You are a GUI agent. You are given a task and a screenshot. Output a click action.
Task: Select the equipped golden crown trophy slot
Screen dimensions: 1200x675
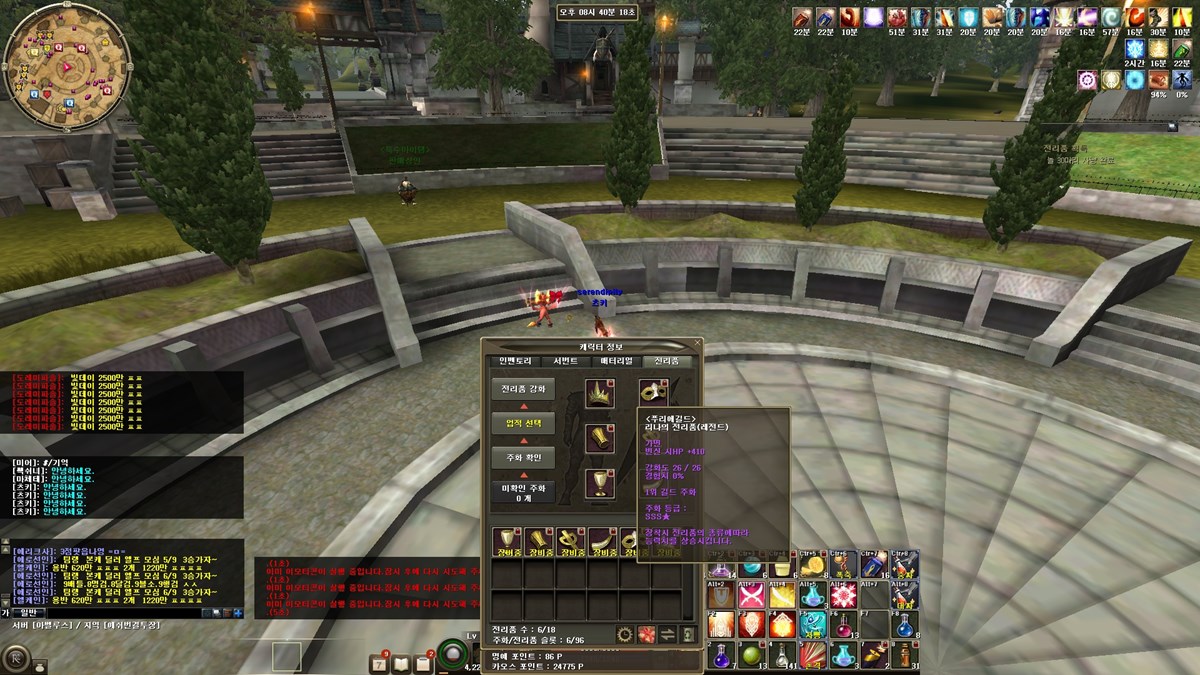click(600, 393)
